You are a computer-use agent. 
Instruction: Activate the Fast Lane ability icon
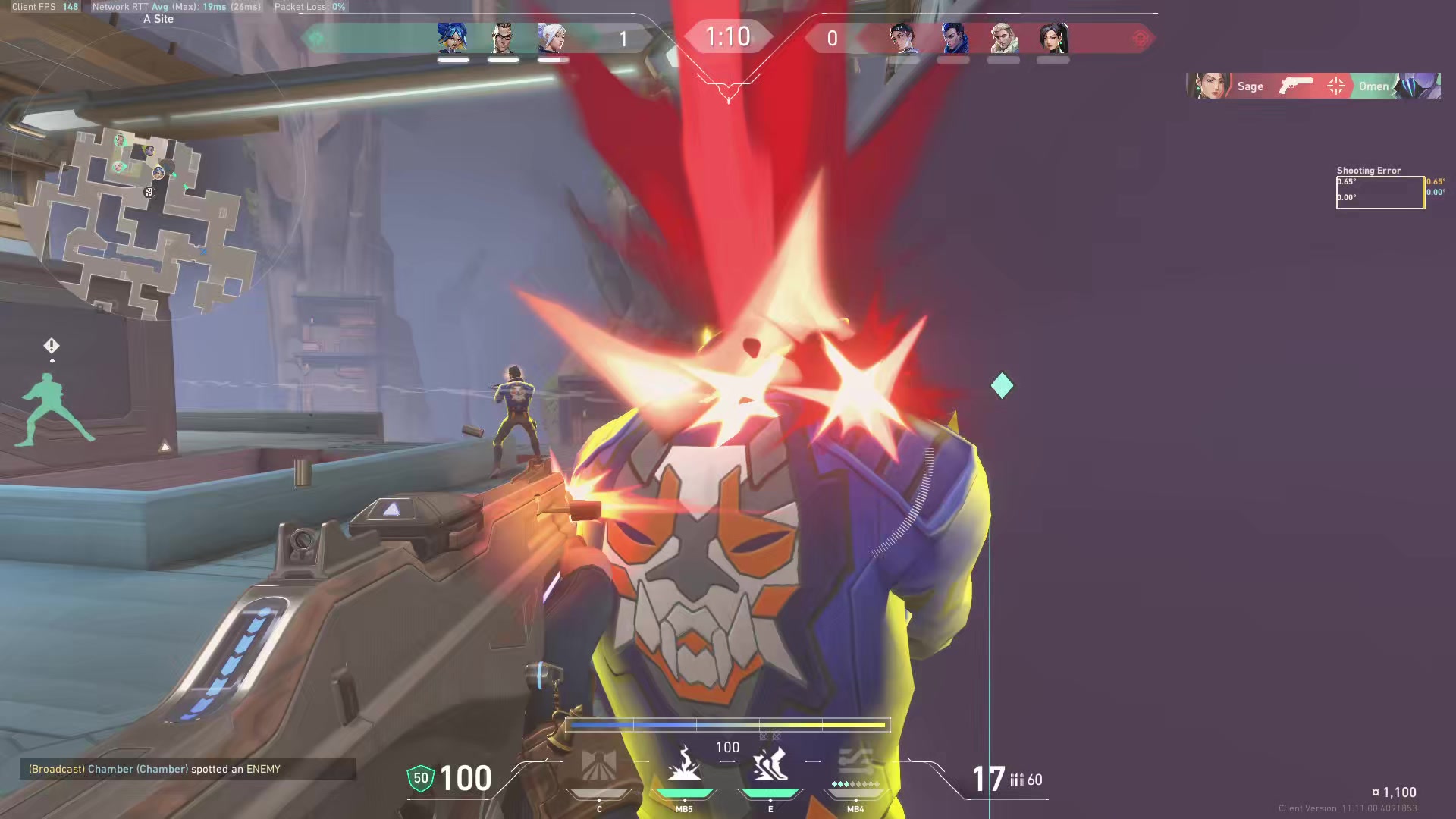point(598,766)
